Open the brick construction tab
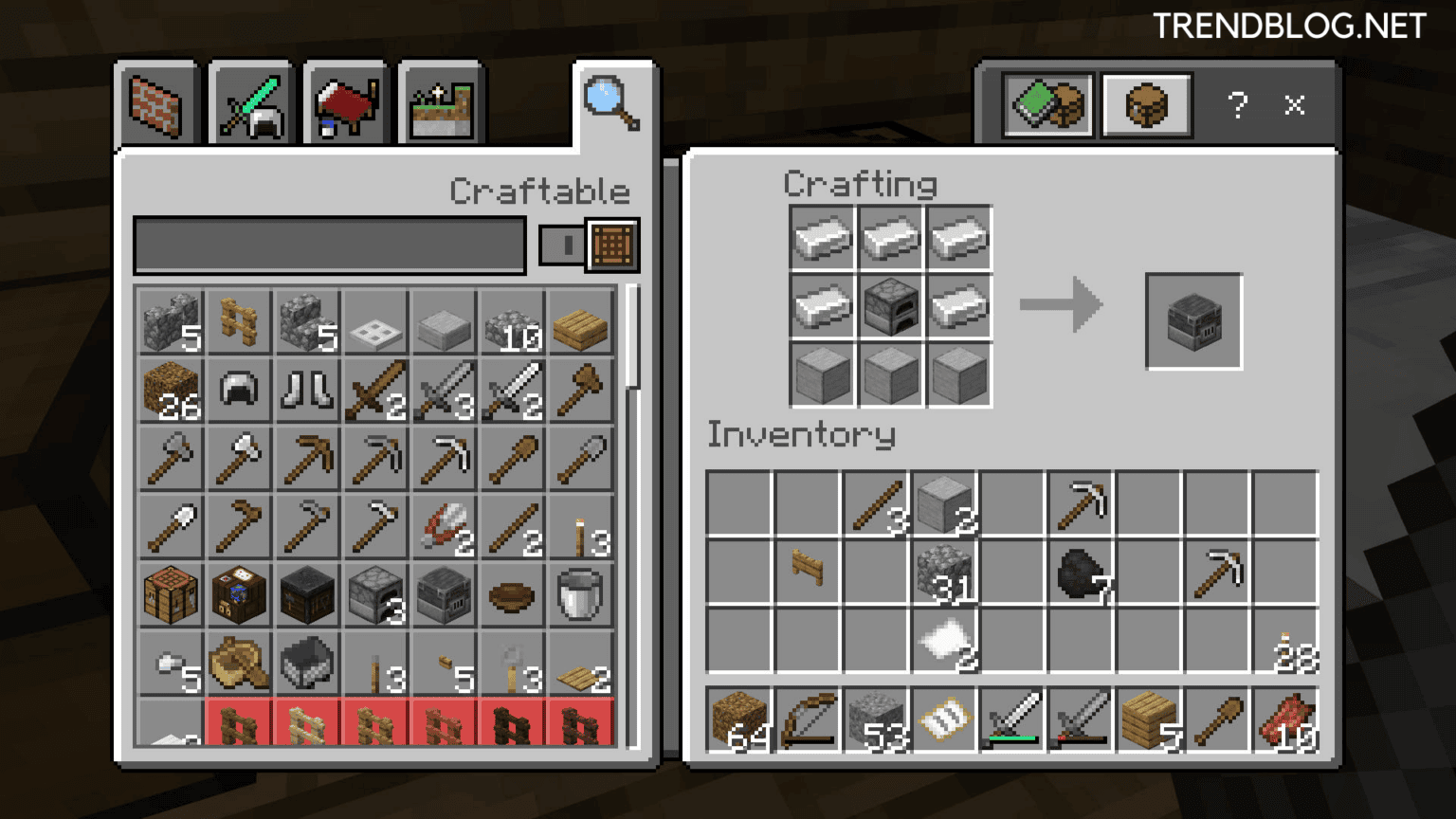 tap(155, 106)
